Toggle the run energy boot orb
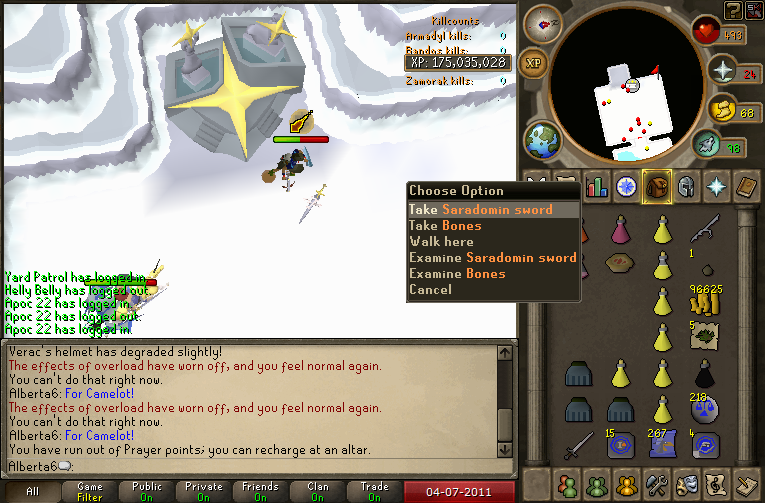Image resolution: width=765 pixels, height=503 pixels. click(720, 108)
